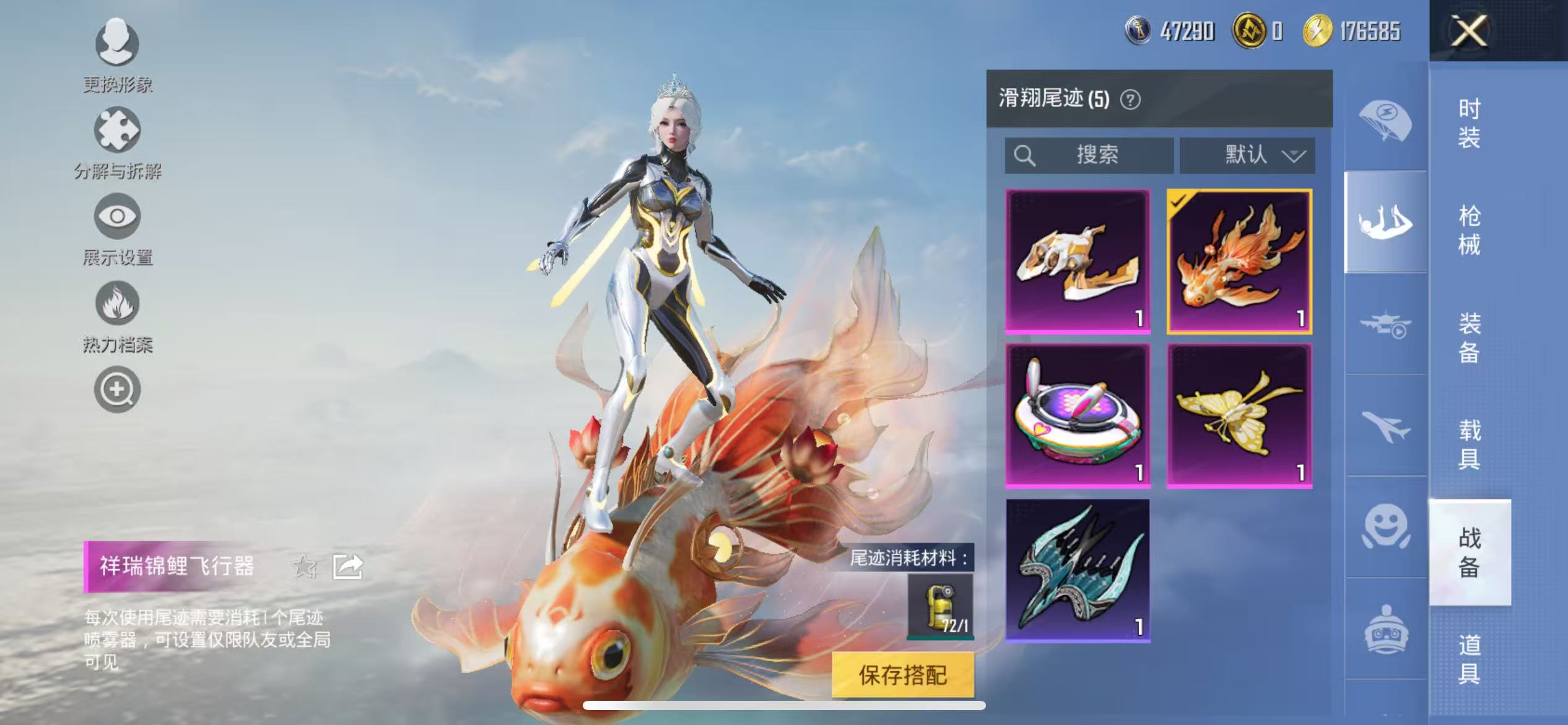Close the inventory screen with the X
This screenshot has width=1568, height=725.
coord(1468,30)
